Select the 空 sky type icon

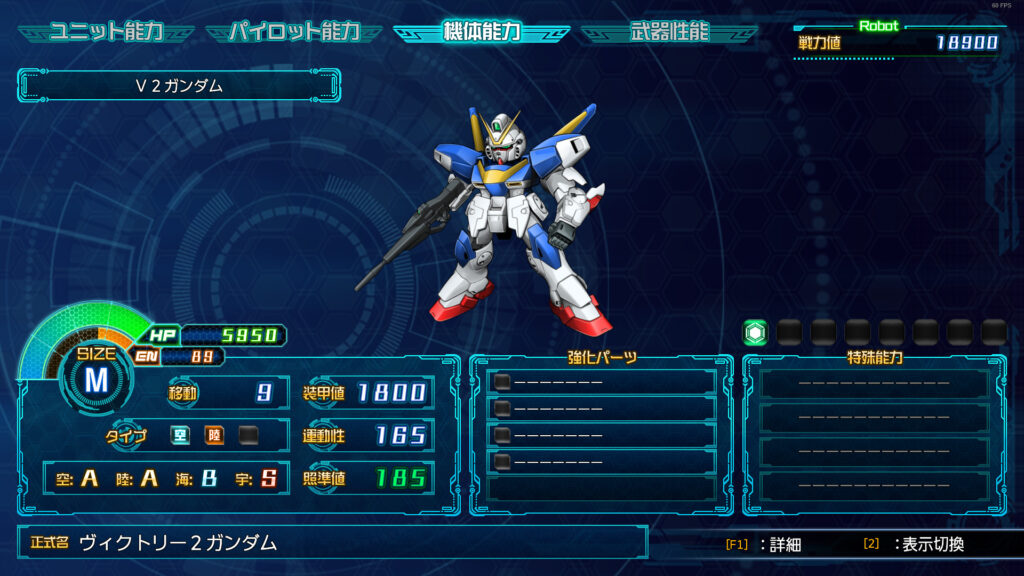tap(180, 435)
